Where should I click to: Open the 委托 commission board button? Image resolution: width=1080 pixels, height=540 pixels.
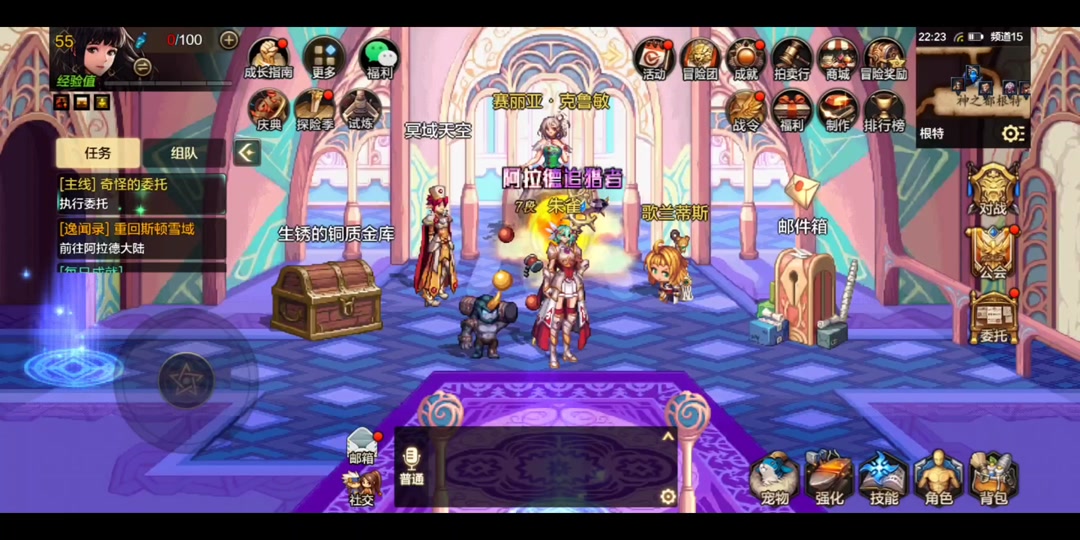993,316
